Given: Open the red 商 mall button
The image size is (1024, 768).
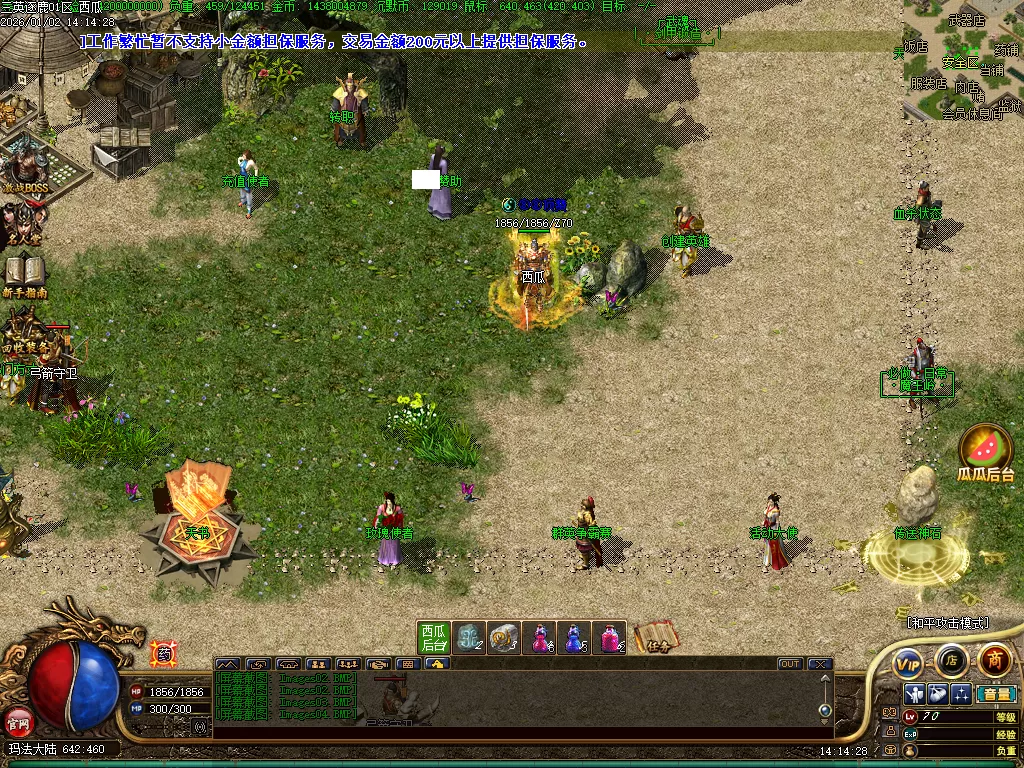Looking at the screenshot, I should [x=994, y=660].
